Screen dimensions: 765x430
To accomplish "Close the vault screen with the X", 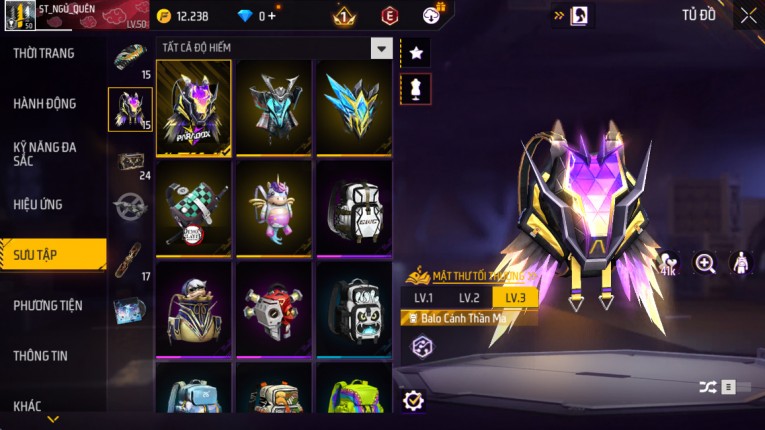I will (748, 16).
